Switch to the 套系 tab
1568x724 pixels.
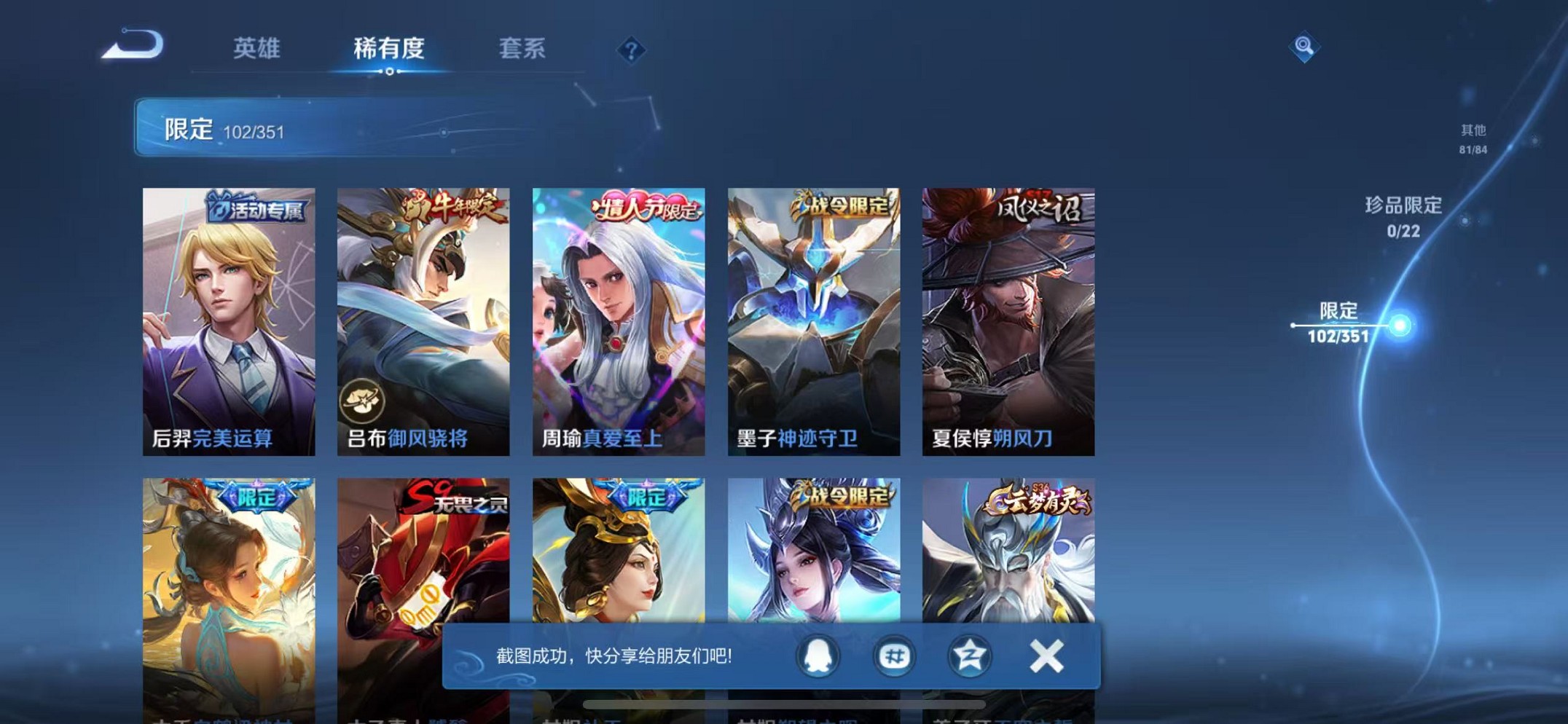[523, 50]
